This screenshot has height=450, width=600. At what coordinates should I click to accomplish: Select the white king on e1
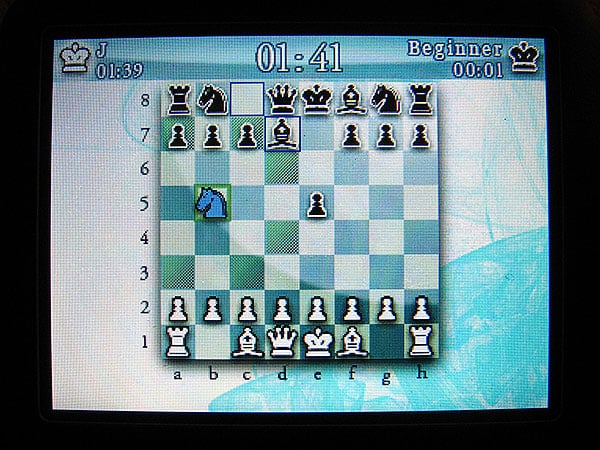pos(317,342)
